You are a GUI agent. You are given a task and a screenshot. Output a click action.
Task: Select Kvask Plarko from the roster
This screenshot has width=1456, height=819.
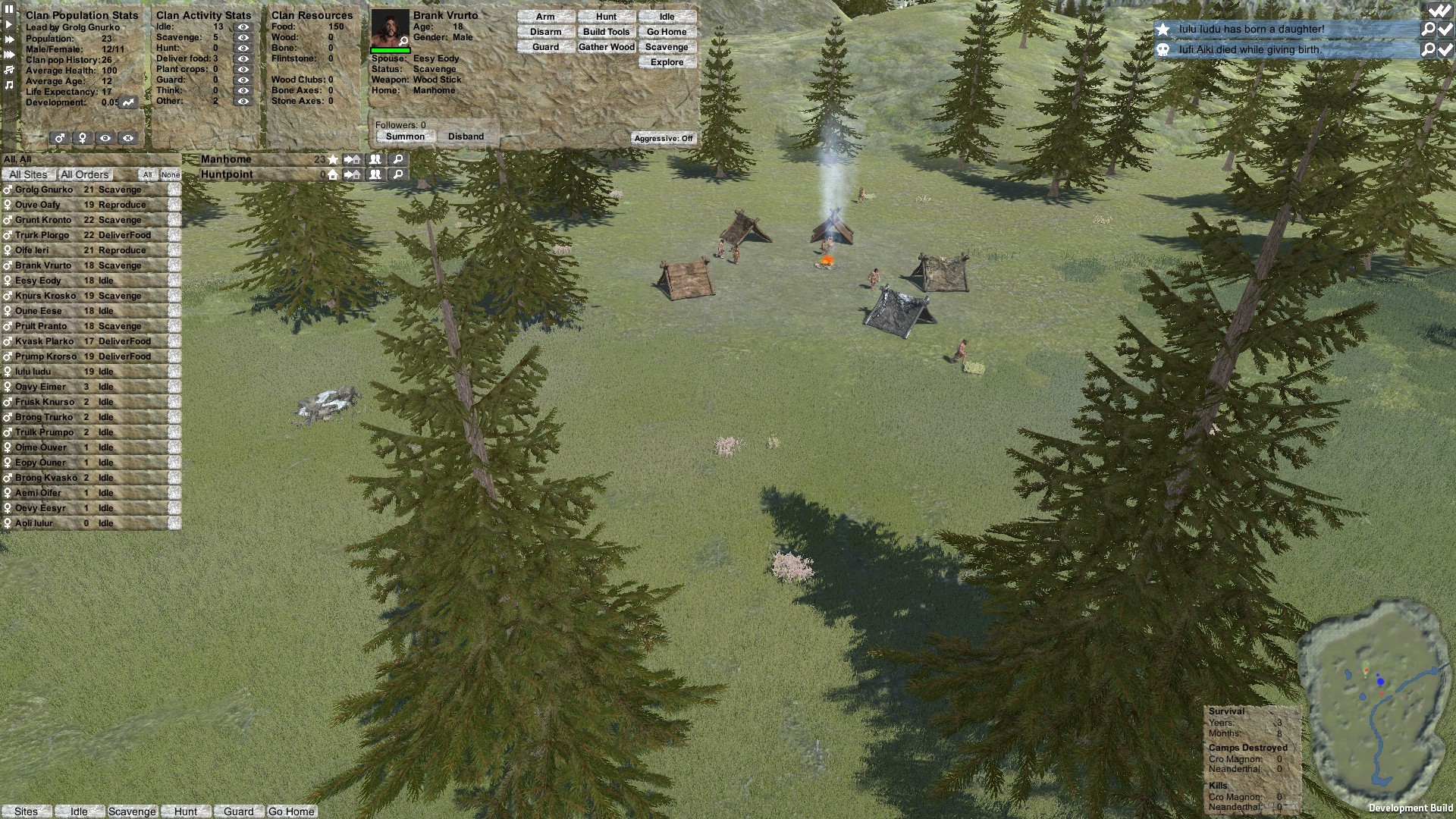coord(44,341)
